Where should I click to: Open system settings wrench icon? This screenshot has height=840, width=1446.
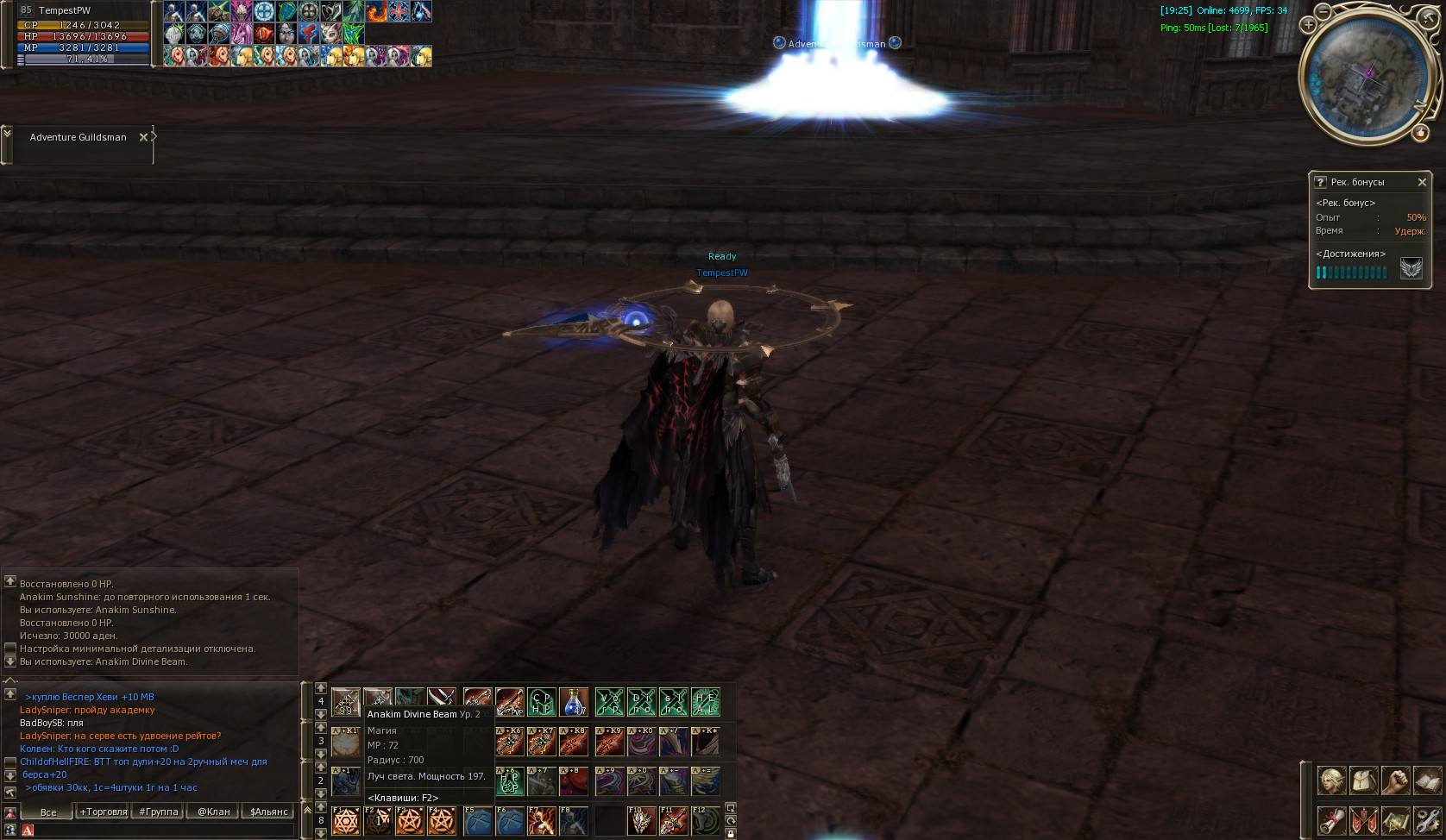point(1427,820)
